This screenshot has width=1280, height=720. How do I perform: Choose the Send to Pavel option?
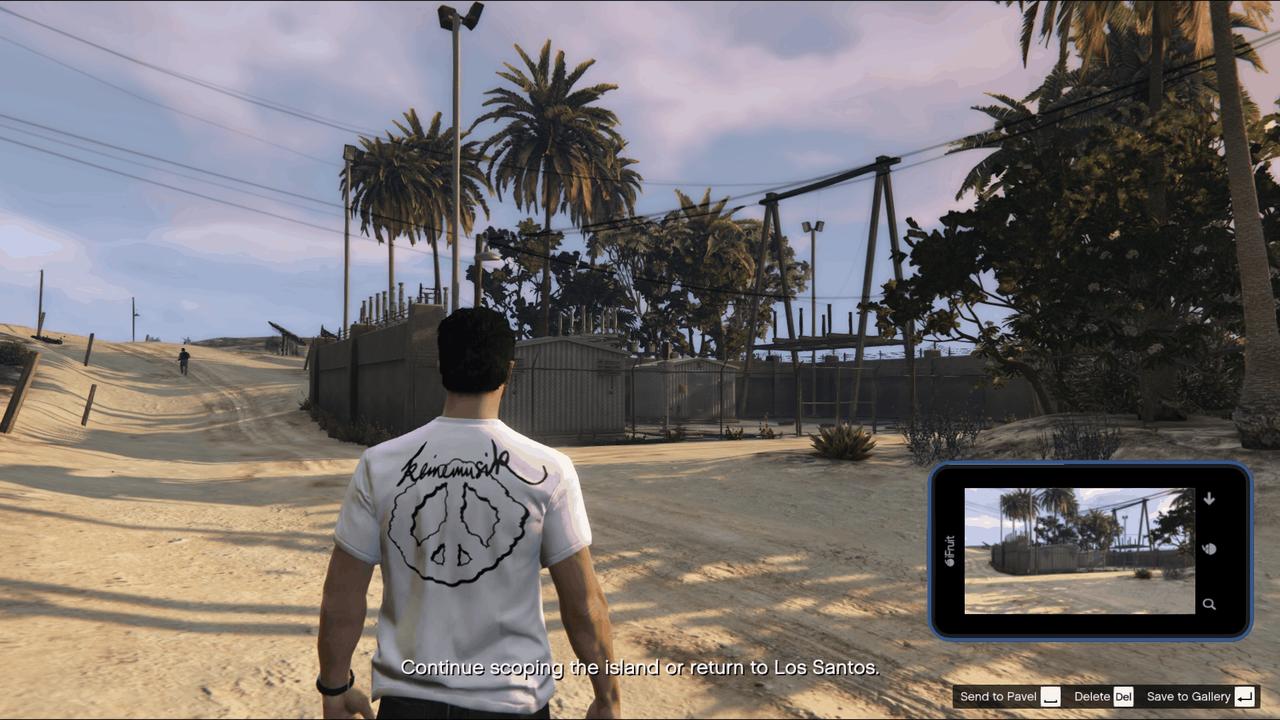coord(1008,697)
